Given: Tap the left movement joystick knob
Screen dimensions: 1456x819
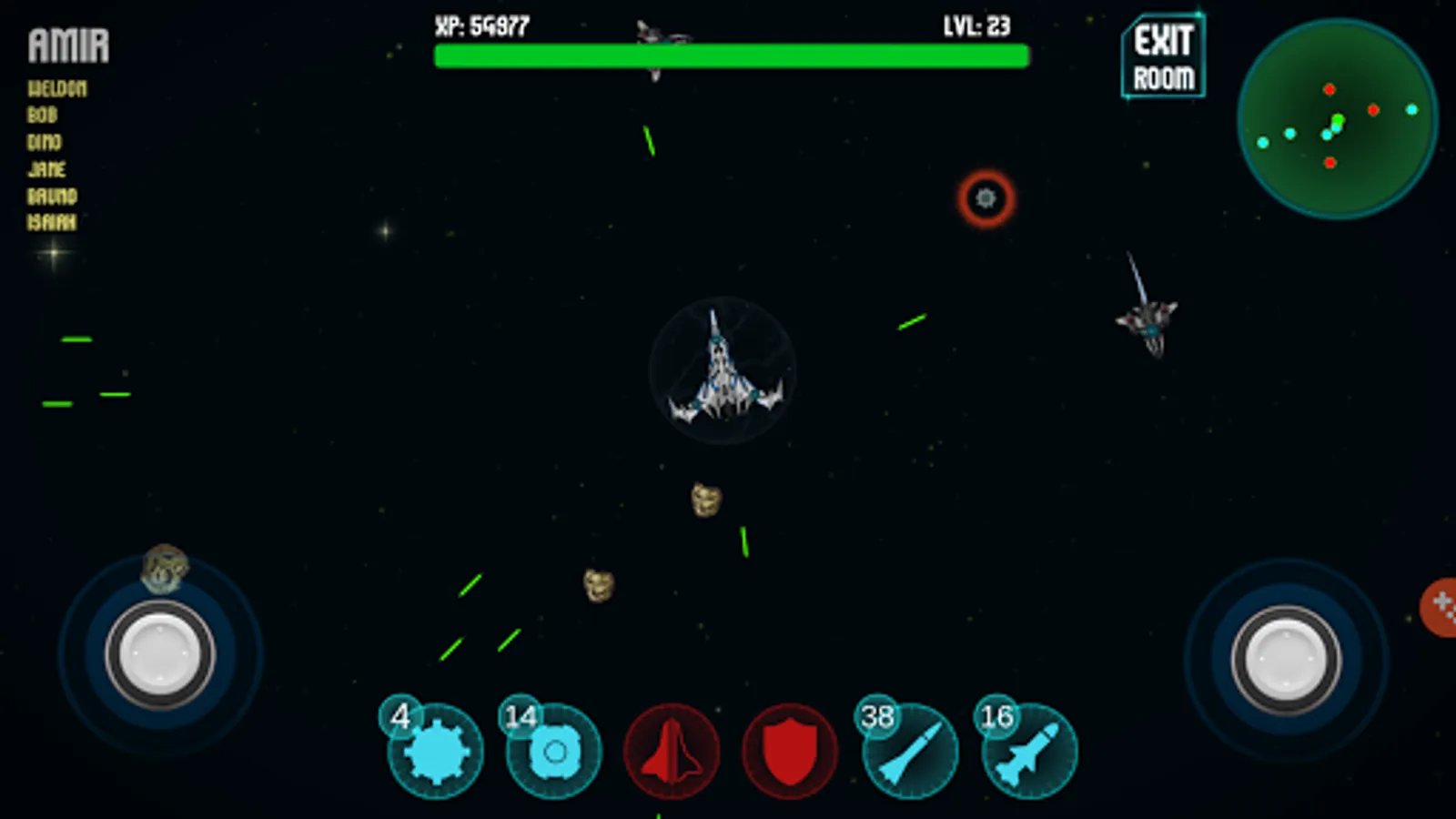Looking at the screenshot, I should [x=160, y=654].
